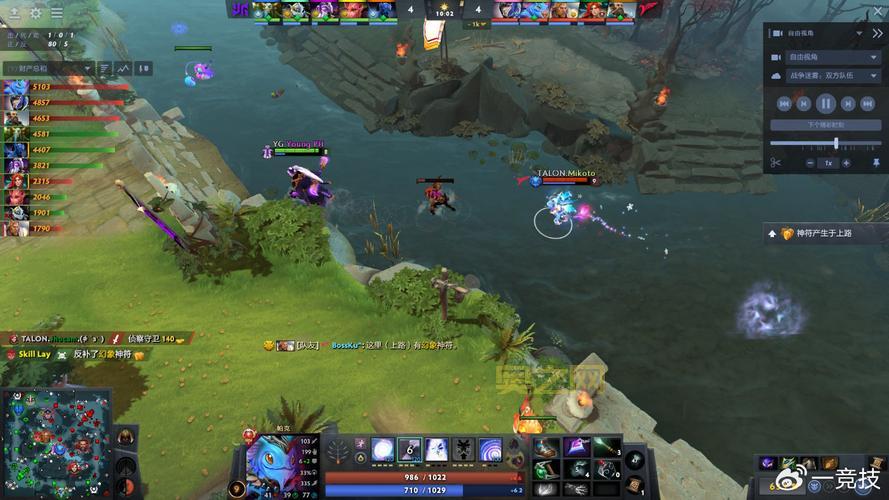
Task: Close the replay control panel
Action: point(877,33)
